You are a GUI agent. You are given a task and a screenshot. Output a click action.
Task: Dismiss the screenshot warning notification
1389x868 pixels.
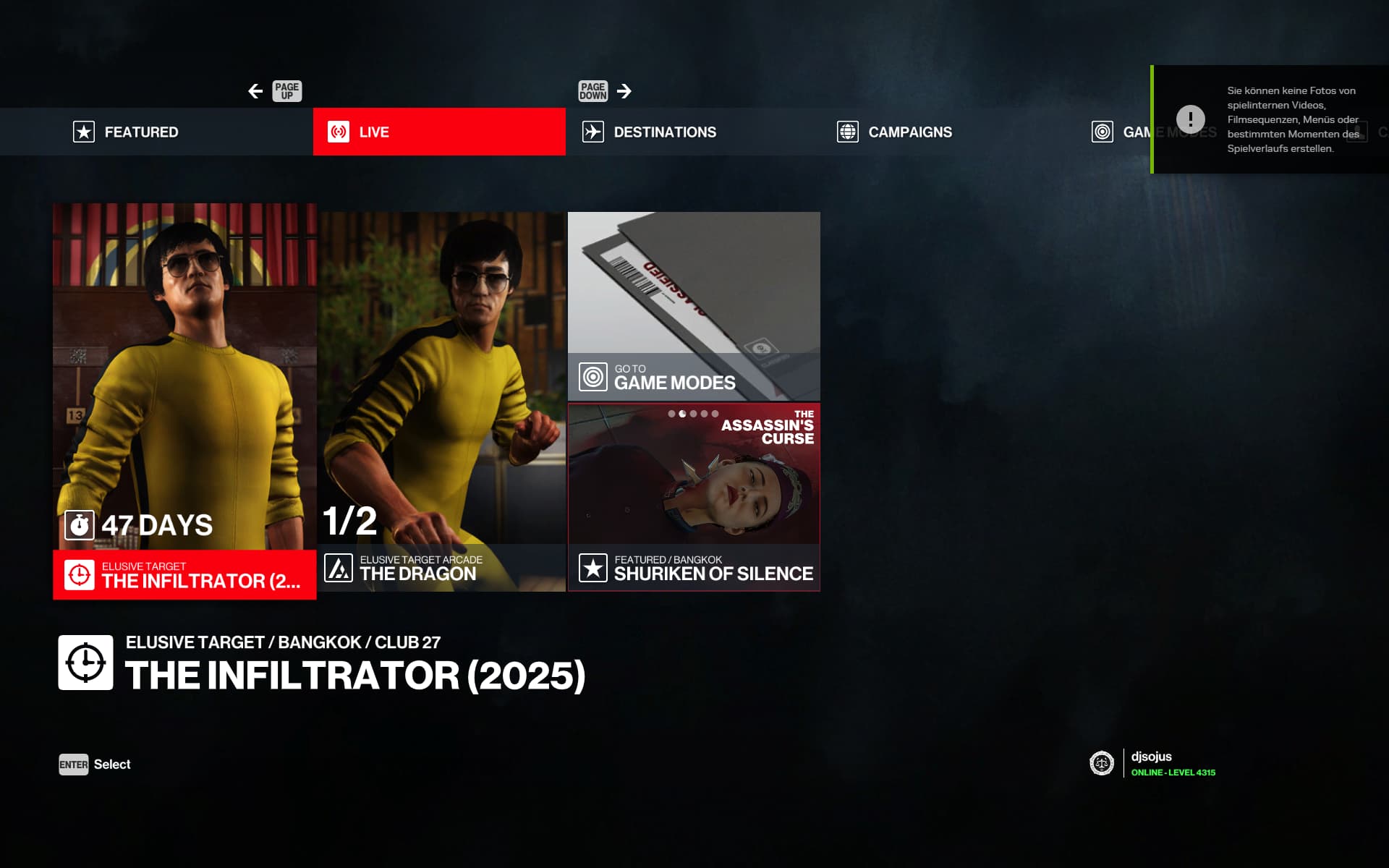1270,119
